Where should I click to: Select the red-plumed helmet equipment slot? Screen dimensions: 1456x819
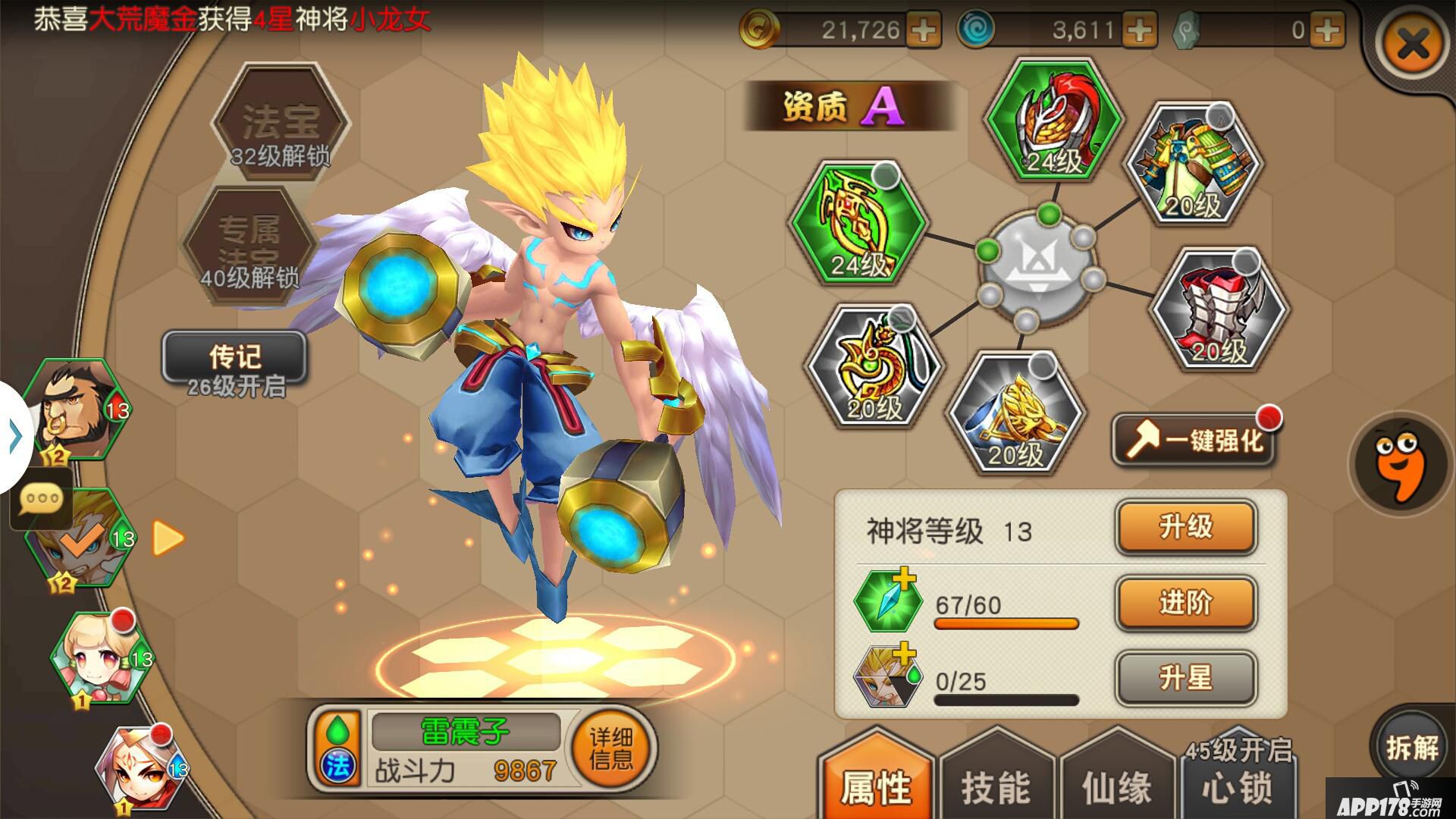coord(1053,121)
